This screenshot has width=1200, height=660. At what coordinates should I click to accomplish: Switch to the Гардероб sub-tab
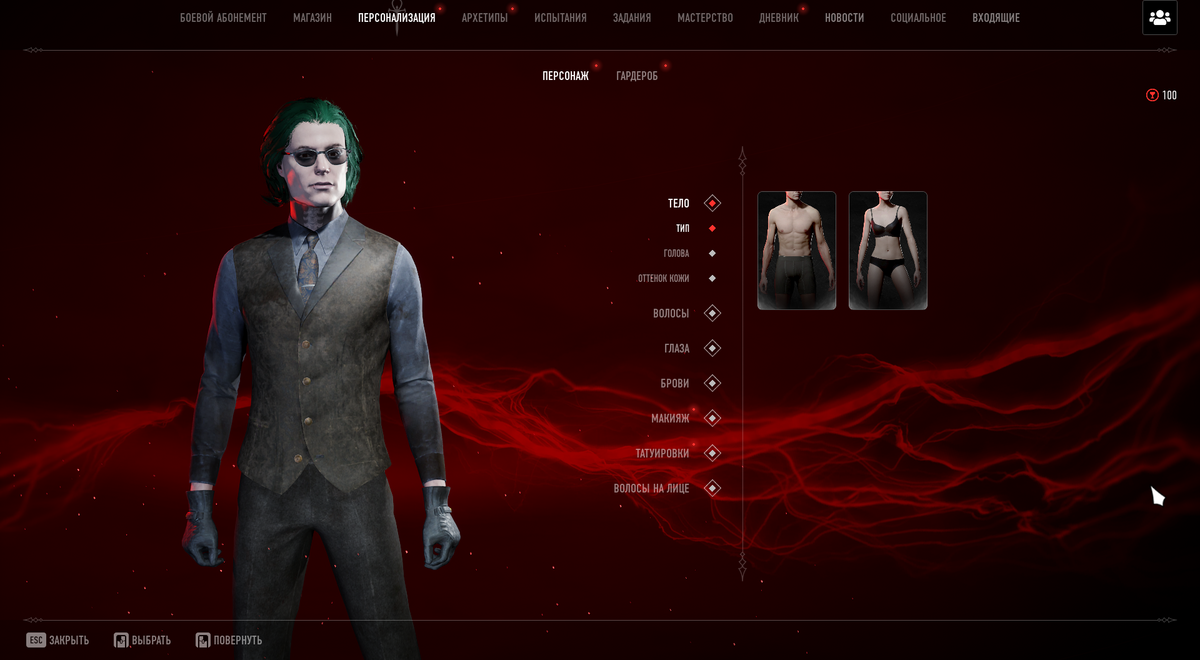click(637, 76)
